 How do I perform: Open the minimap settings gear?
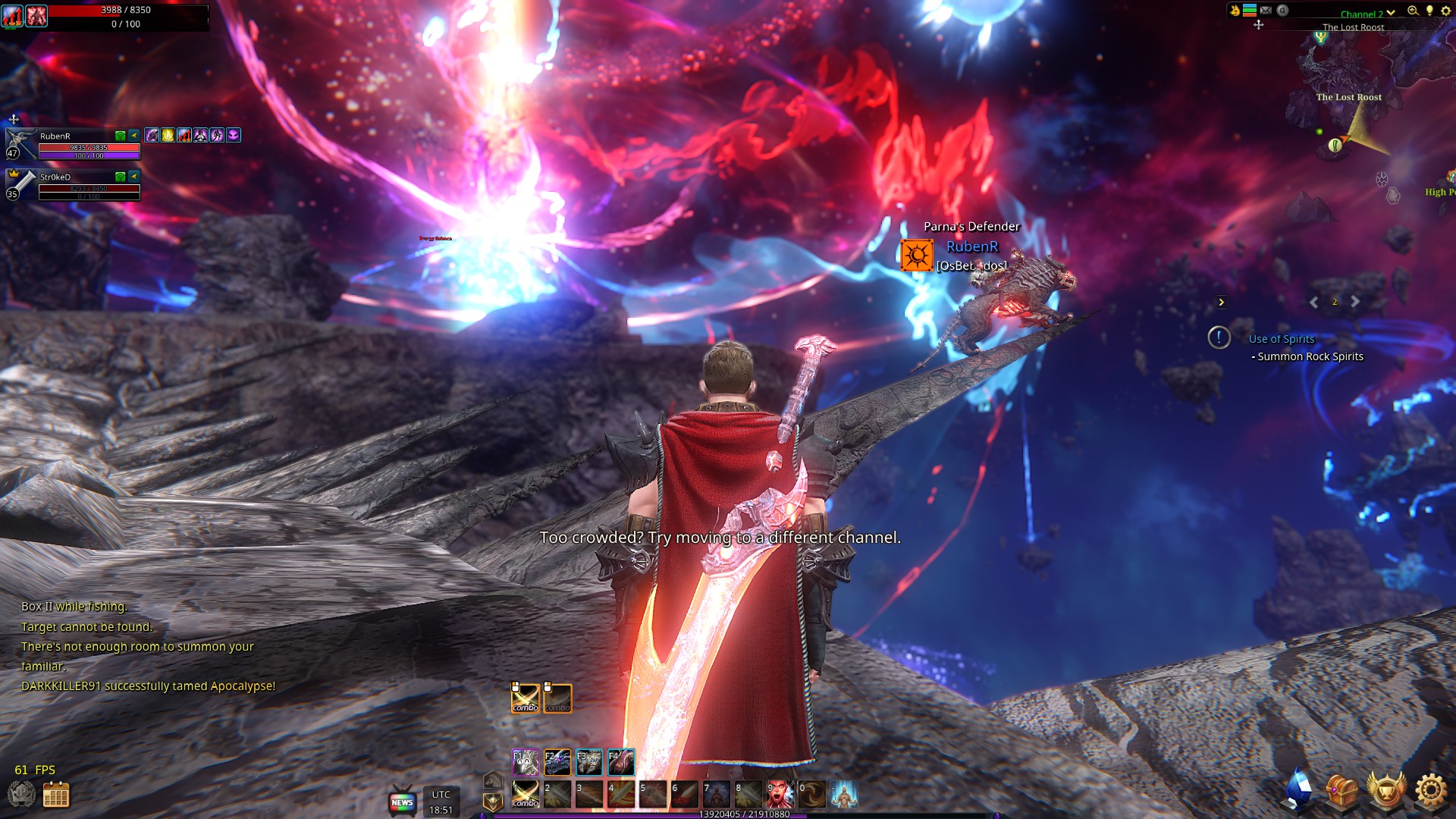coord(1445,10)
